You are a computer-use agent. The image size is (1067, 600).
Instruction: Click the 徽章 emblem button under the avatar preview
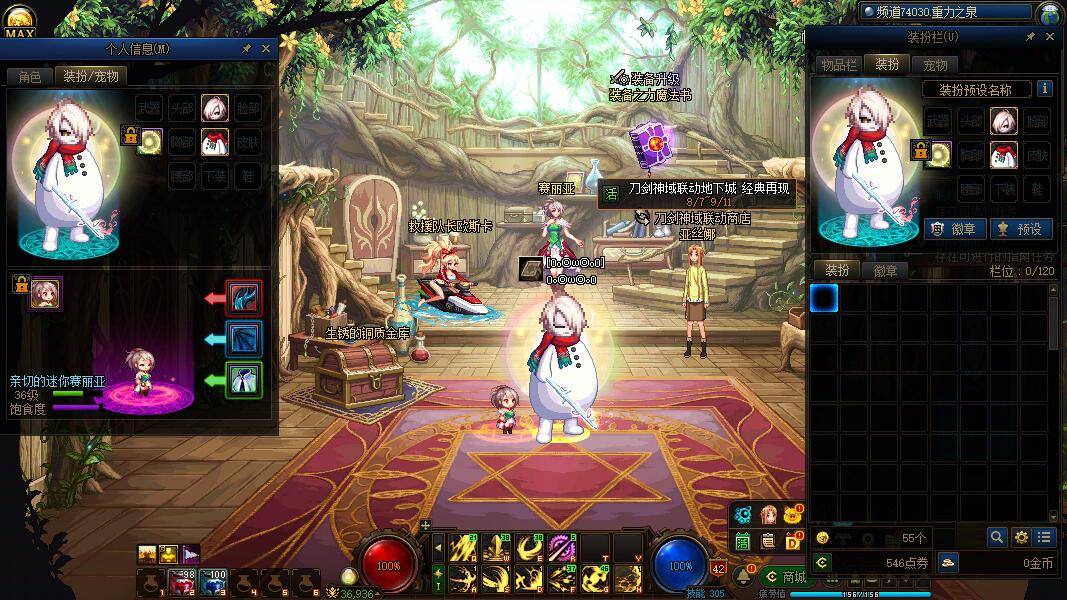pyautogui.click(x=952, y=229)
